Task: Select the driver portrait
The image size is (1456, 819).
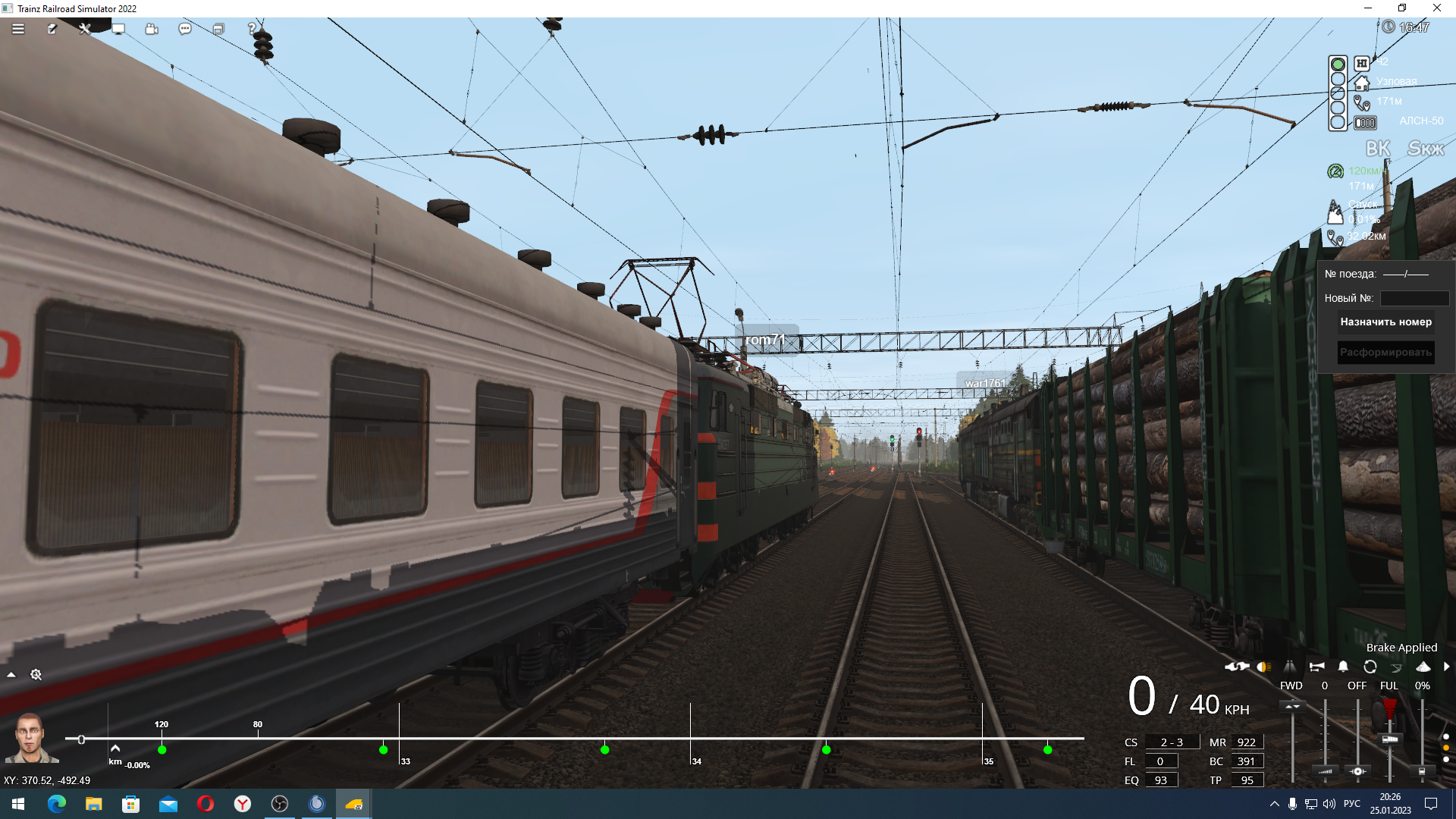Action: 31,737
